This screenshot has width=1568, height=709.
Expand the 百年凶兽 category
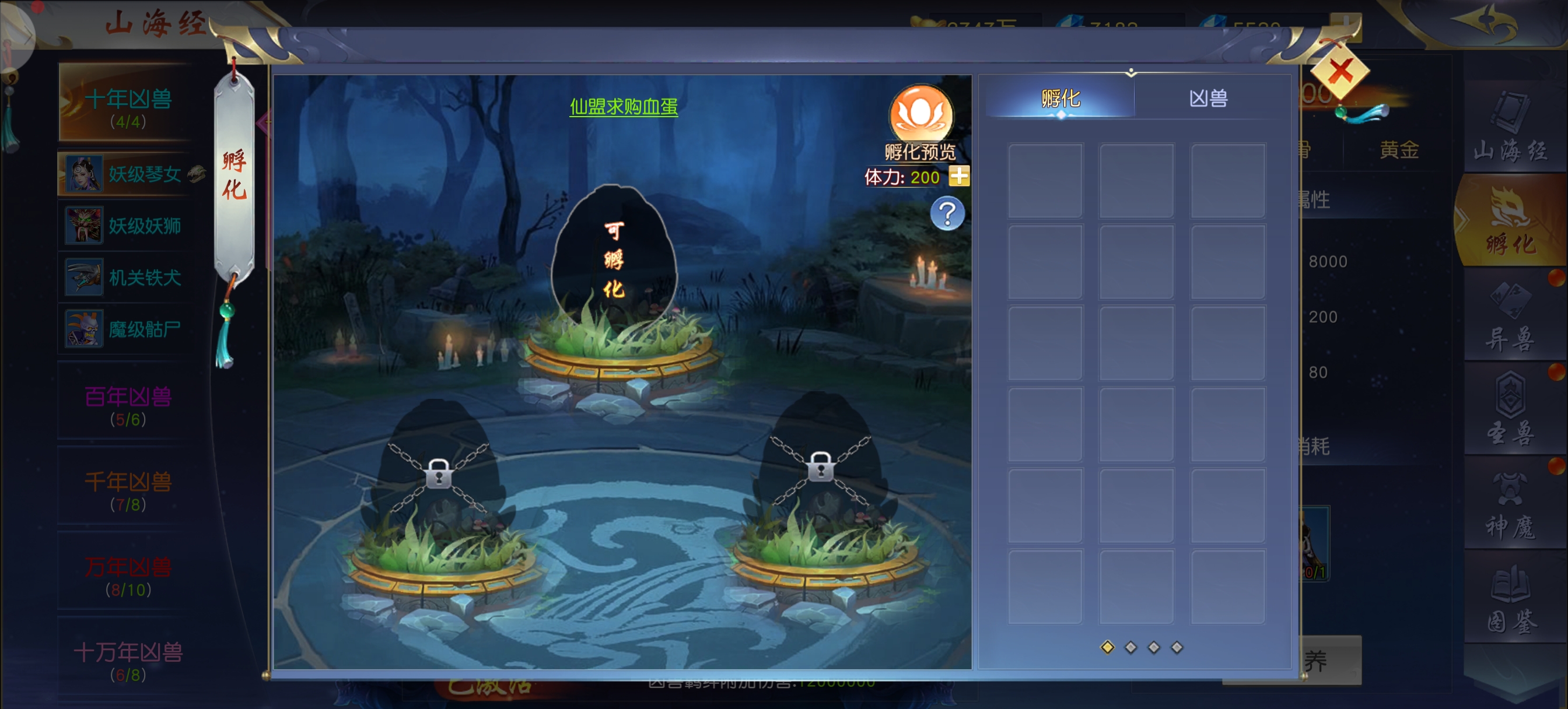[128, 403]
